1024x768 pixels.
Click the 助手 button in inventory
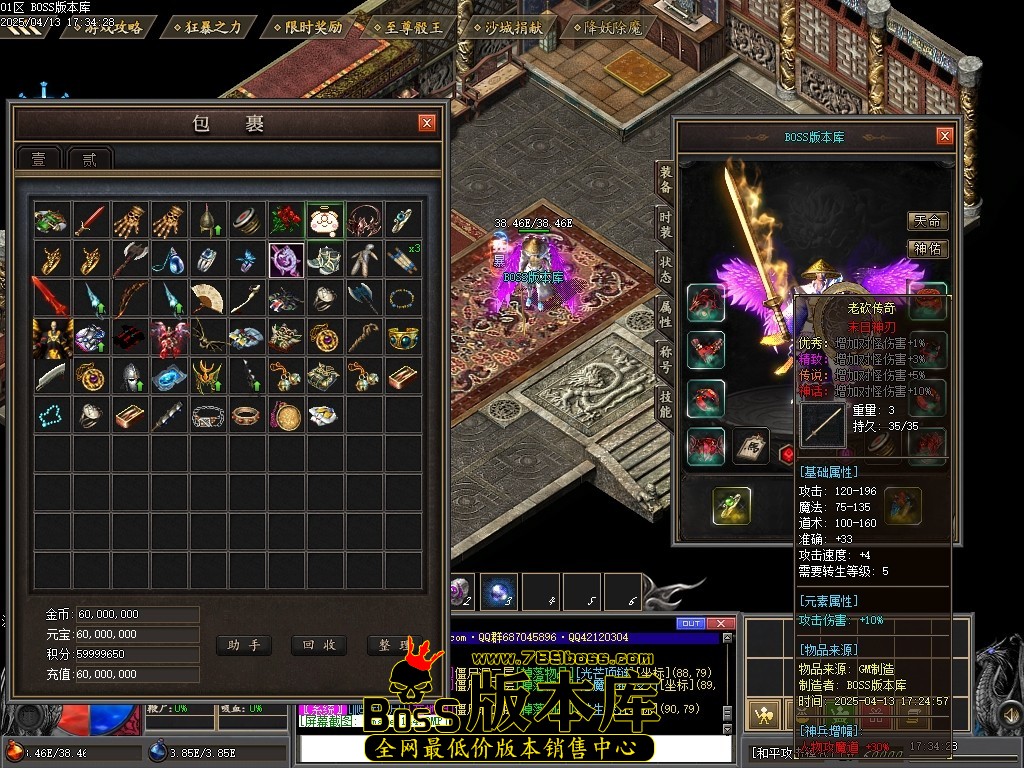[243, 645]
